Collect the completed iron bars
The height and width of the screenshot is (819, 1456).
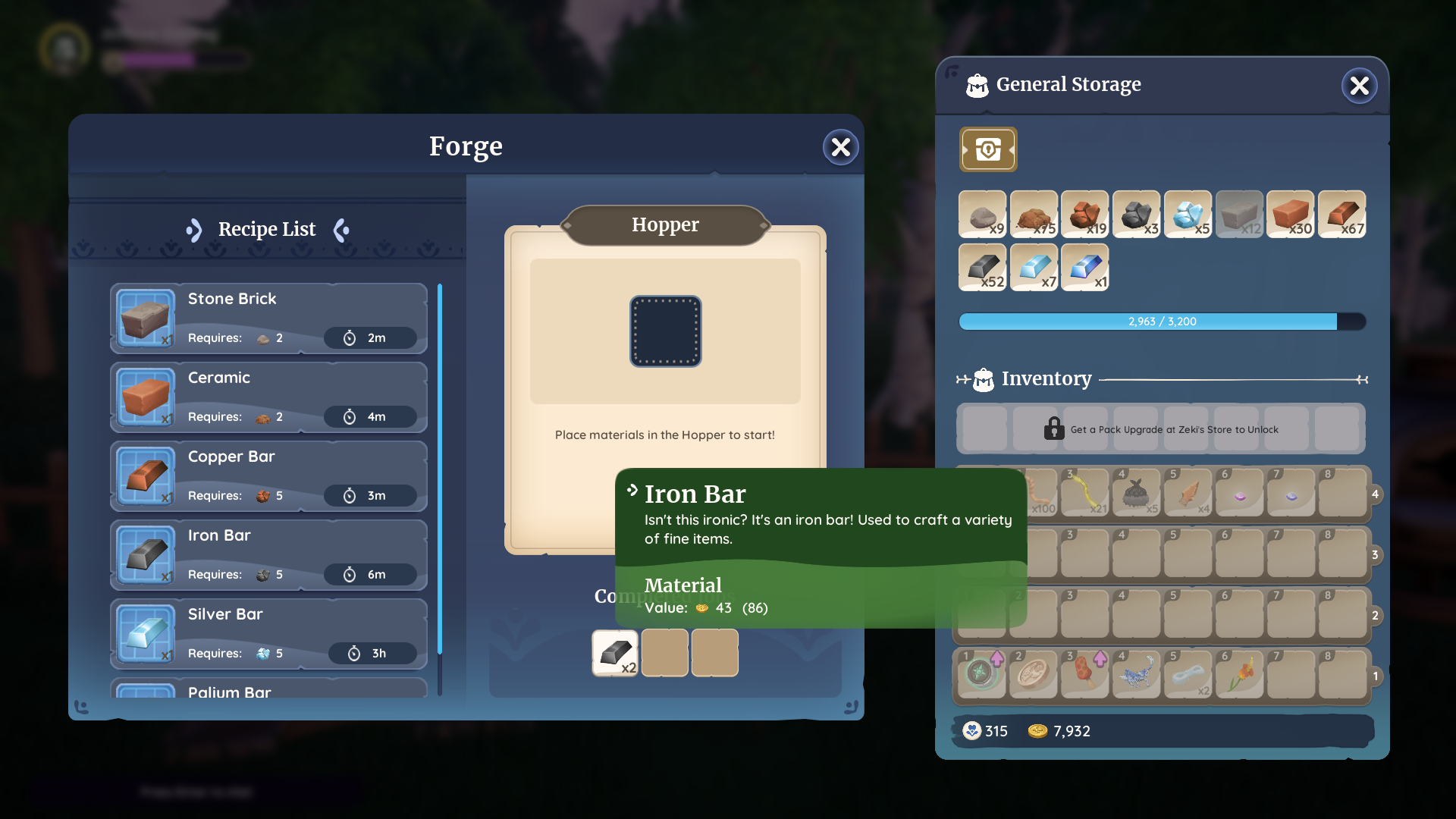[x=614, y=652]
